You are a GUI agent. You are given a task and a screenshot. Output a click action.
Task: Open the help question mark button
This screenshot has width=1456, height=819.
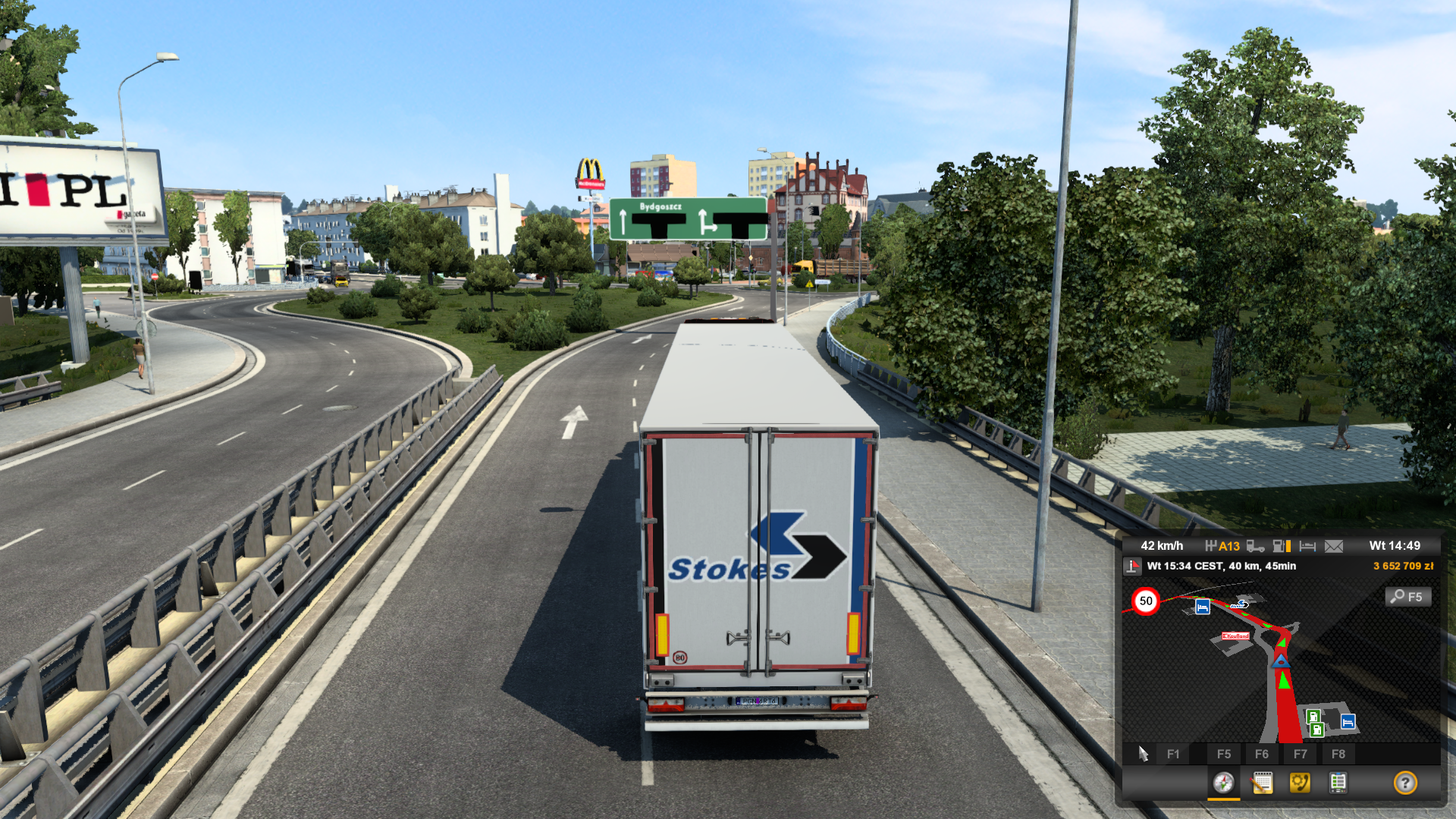(x=1405, y=783)
